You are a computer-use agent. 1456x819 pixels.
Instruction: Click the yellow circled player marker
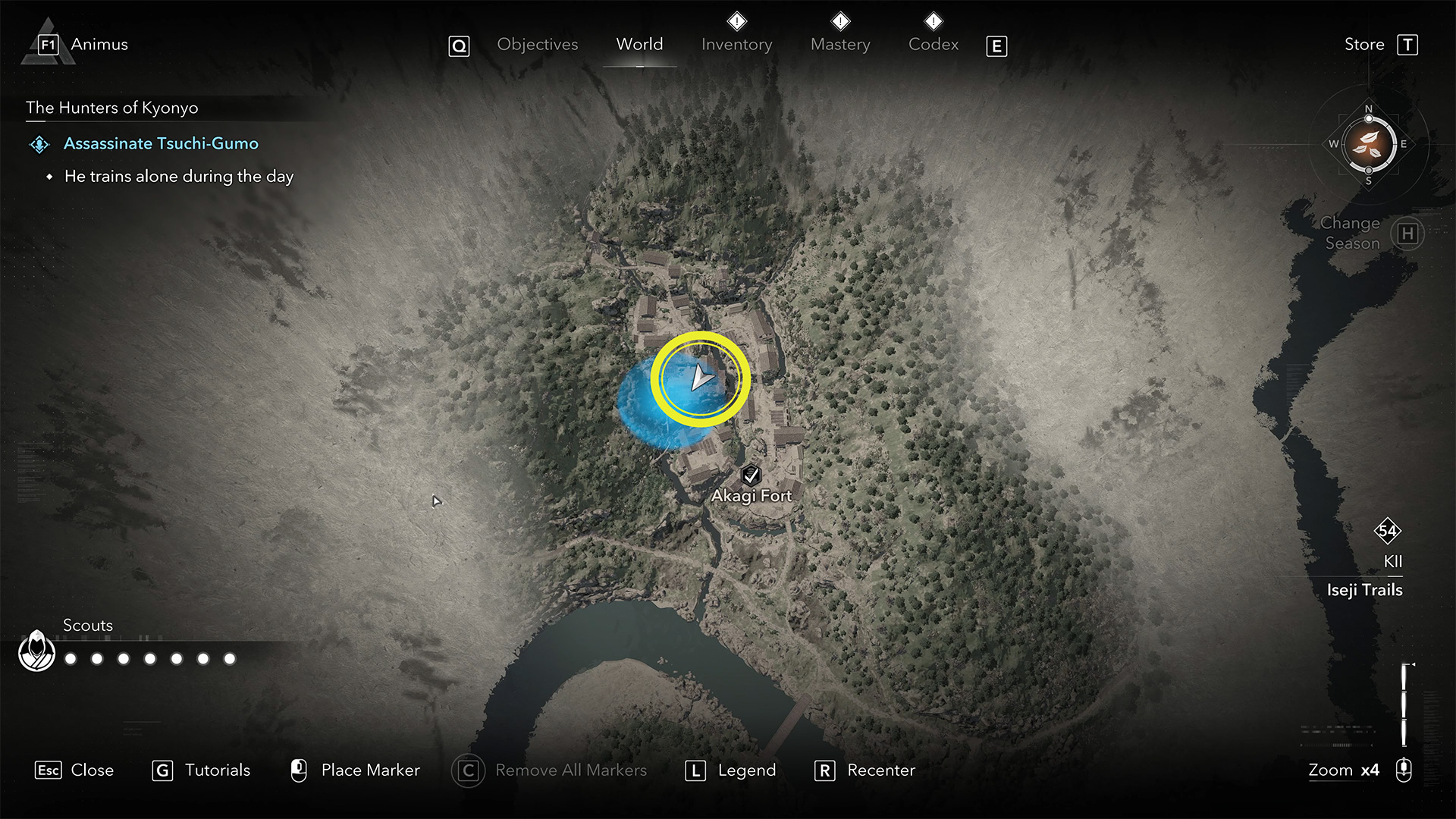[700, 378]
